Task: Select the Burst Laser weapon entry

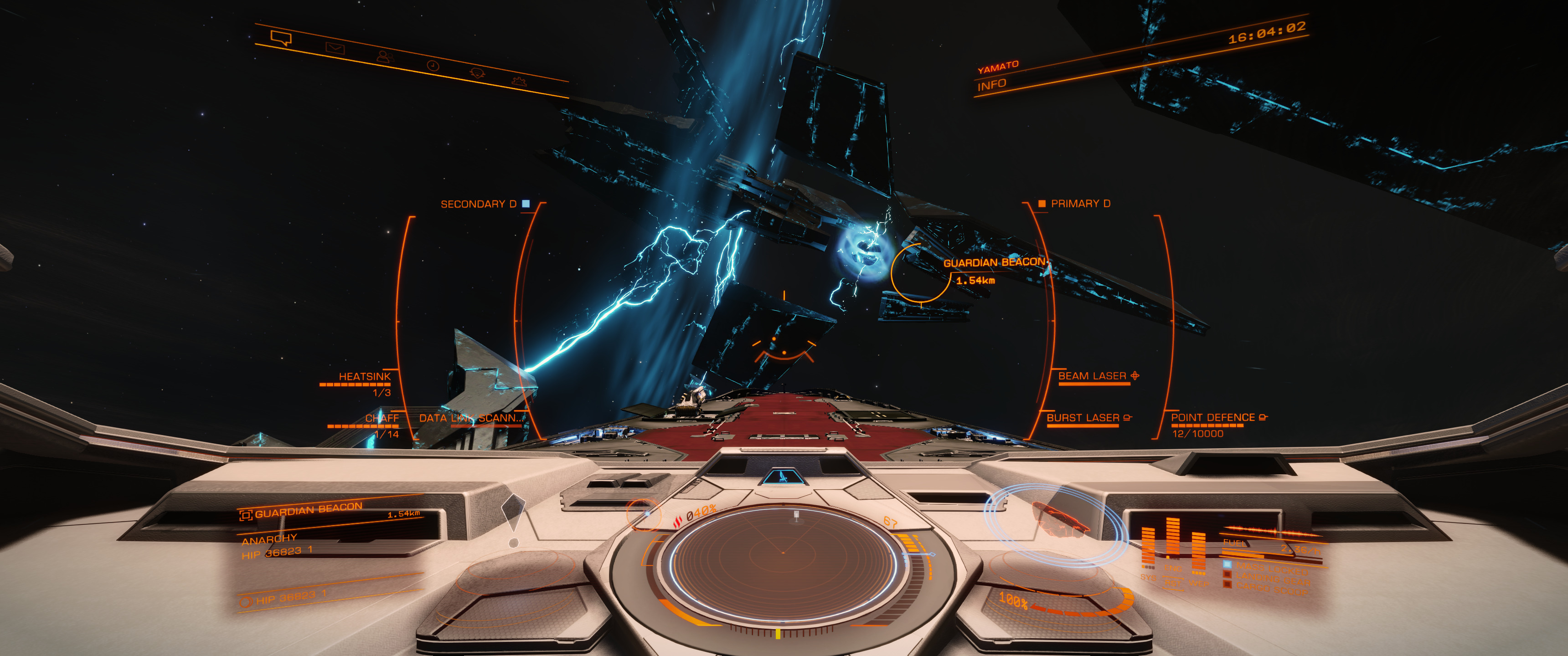Action: point(1083,418)
